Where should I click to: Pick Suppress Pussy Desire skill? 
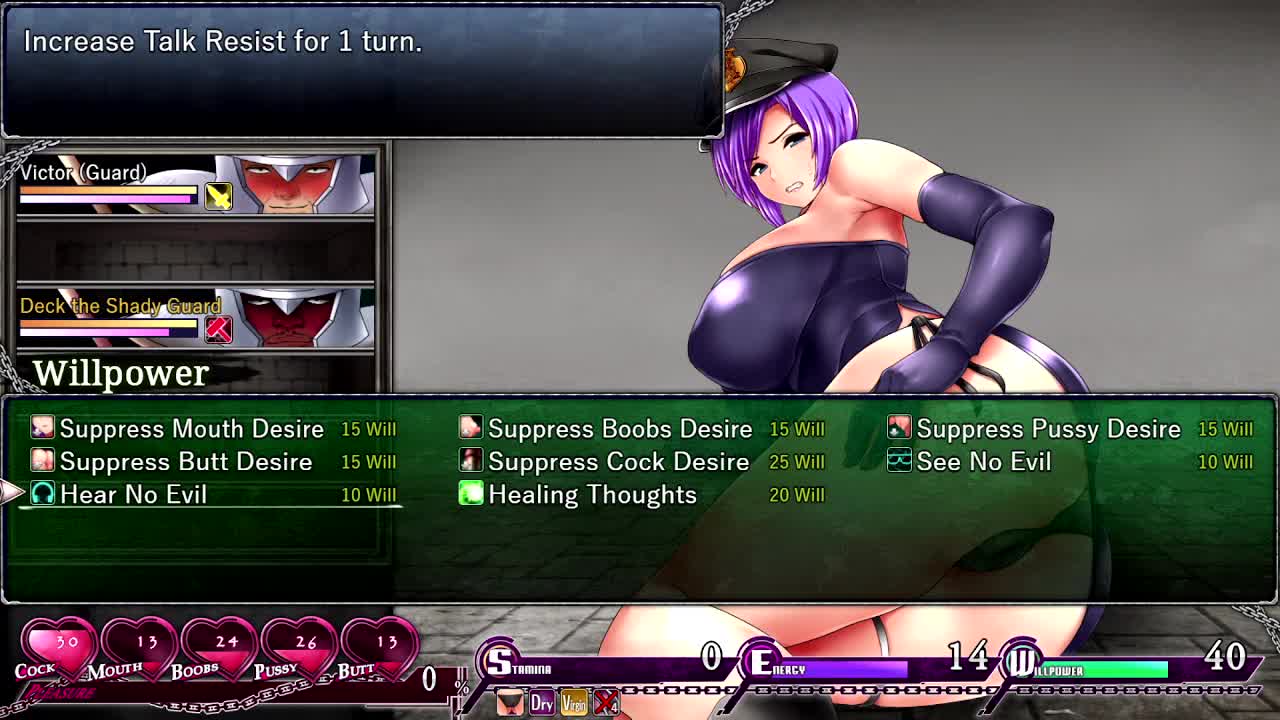pos(1048,429)
